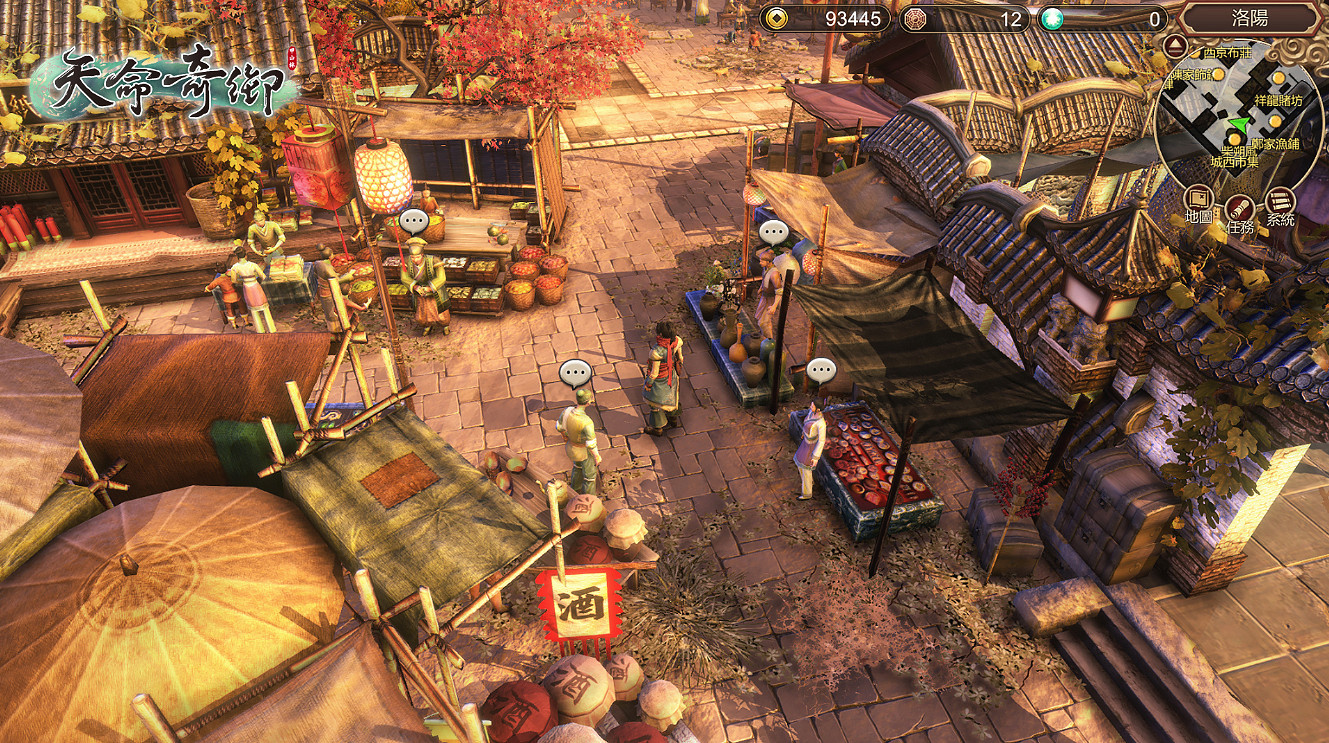Click the speech bubble over the plate-stall vendor
This screenshot has width=1329, height=743.
click(821, 371)
